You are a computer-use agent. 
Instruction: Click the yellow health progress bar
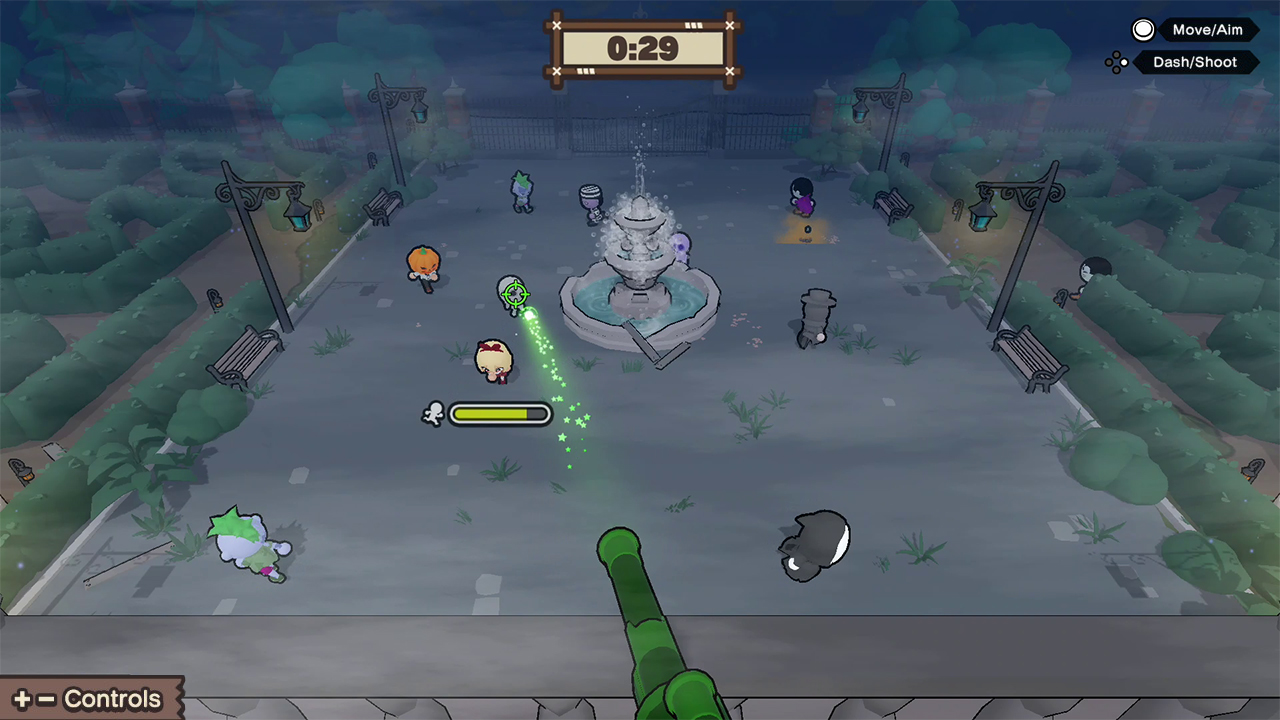point(500,413)
